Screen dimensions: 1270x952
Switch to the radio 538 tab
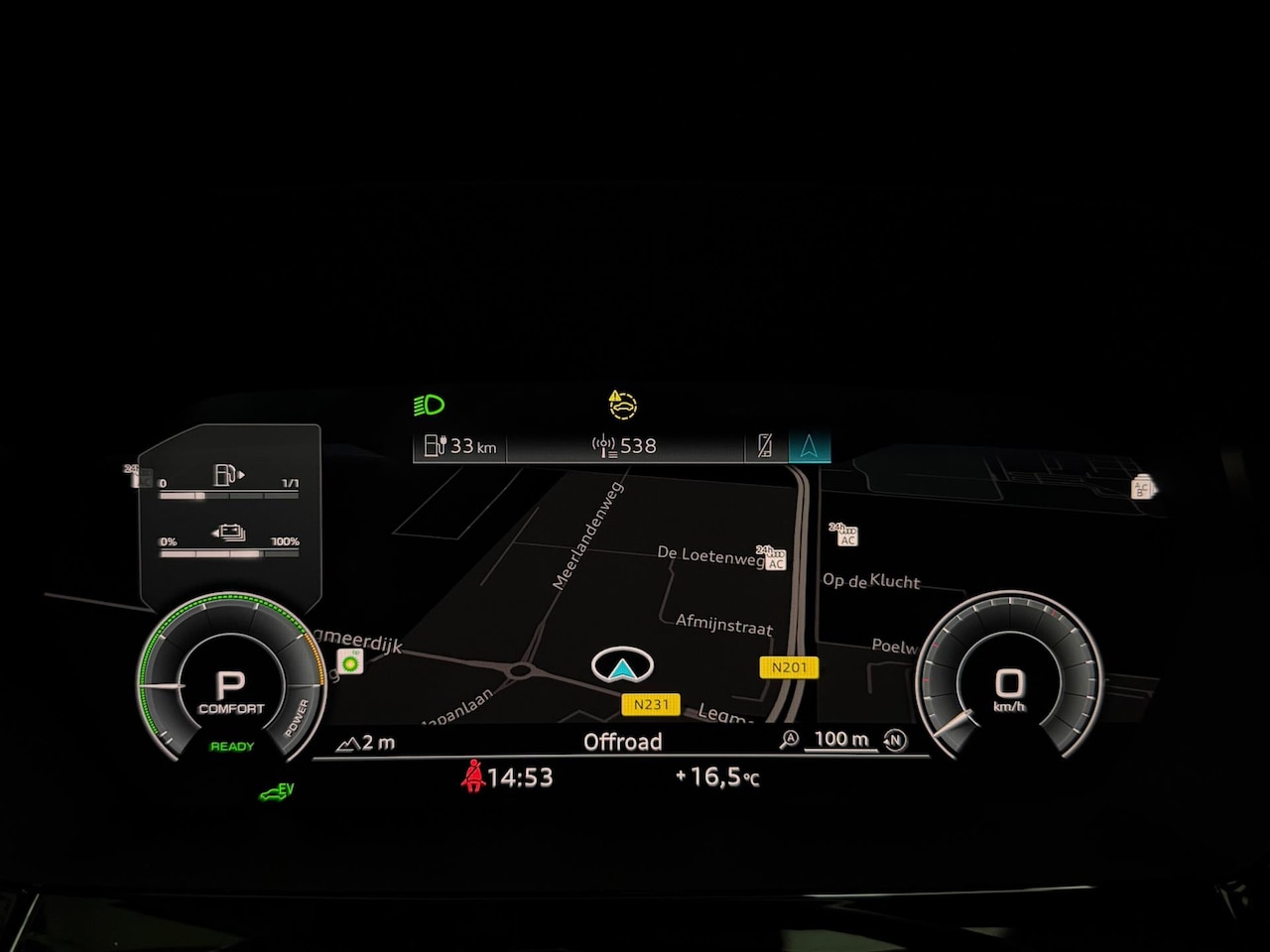[625, 446]
